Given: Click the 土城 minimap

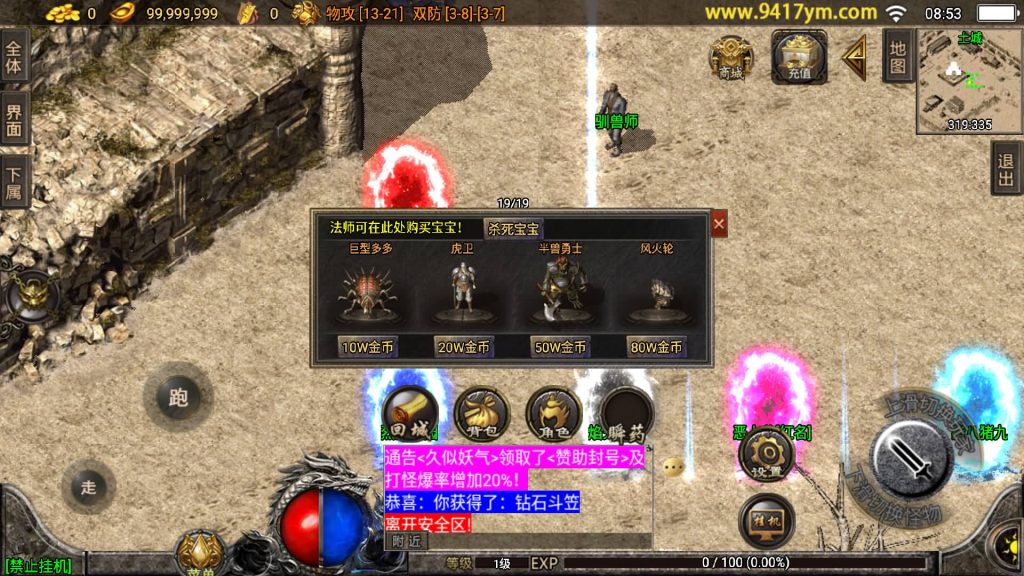Looking at the screenshot, I should (968, 80).
